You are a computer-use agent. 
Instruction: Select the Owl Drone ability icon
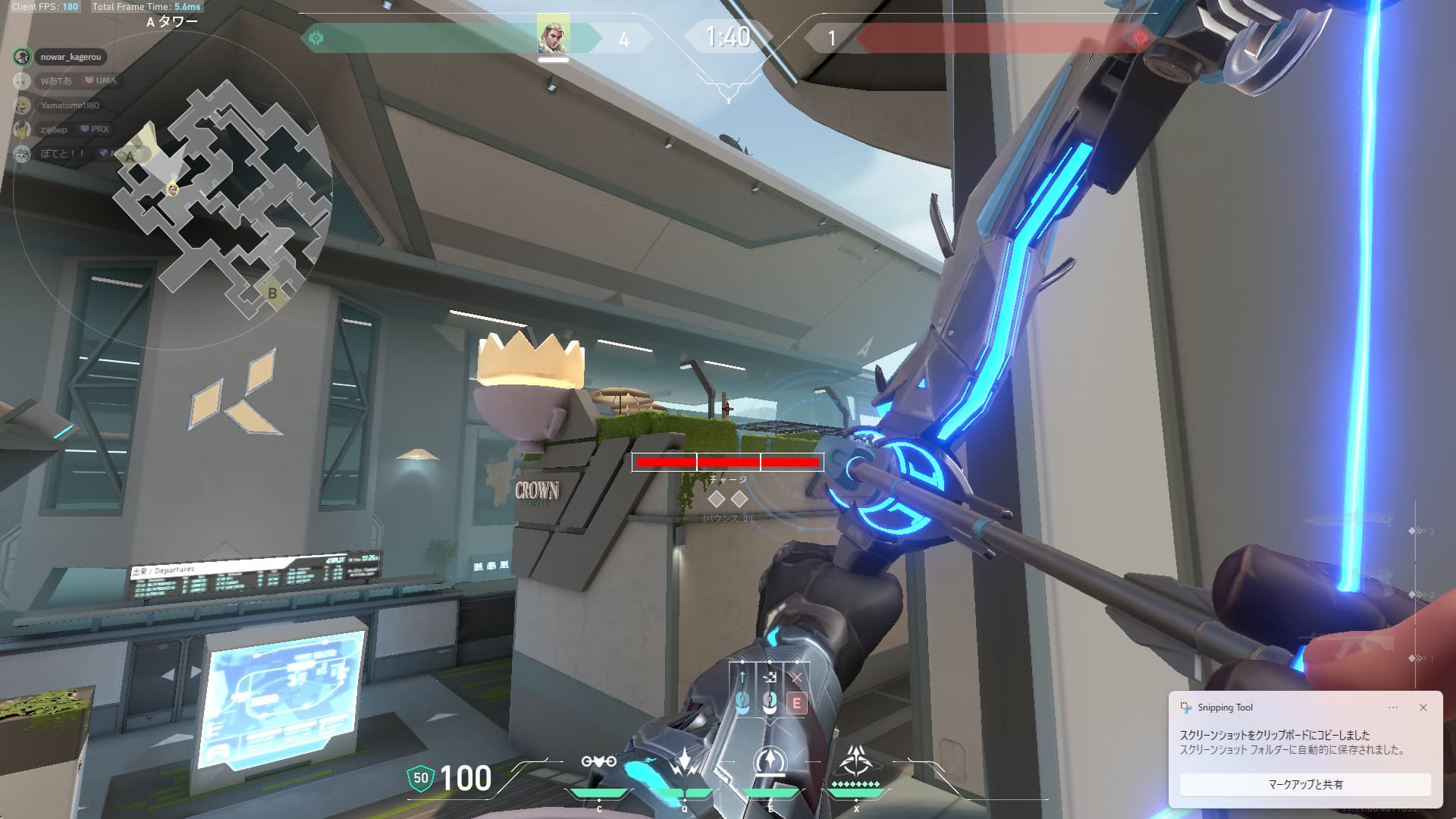click(598, 763)
